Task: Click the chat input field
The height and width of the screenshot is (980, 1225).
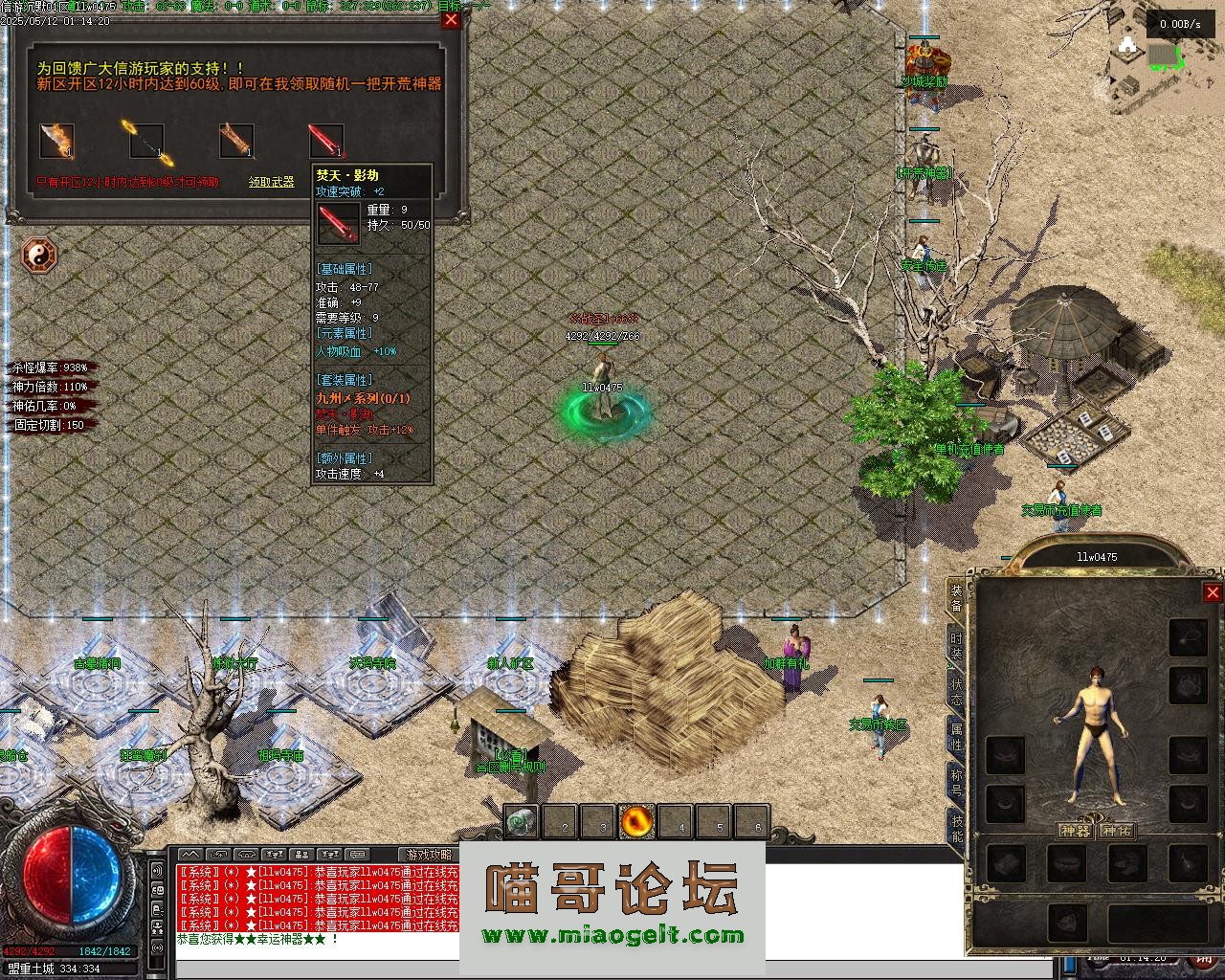Action: [x=316, y=969]
